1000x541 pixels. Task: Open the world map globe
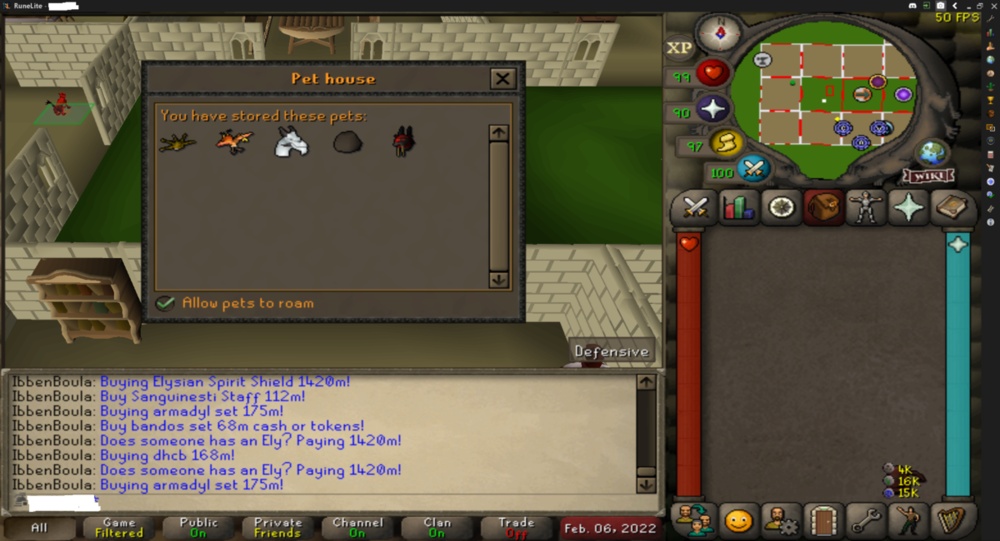coord(932,152)
